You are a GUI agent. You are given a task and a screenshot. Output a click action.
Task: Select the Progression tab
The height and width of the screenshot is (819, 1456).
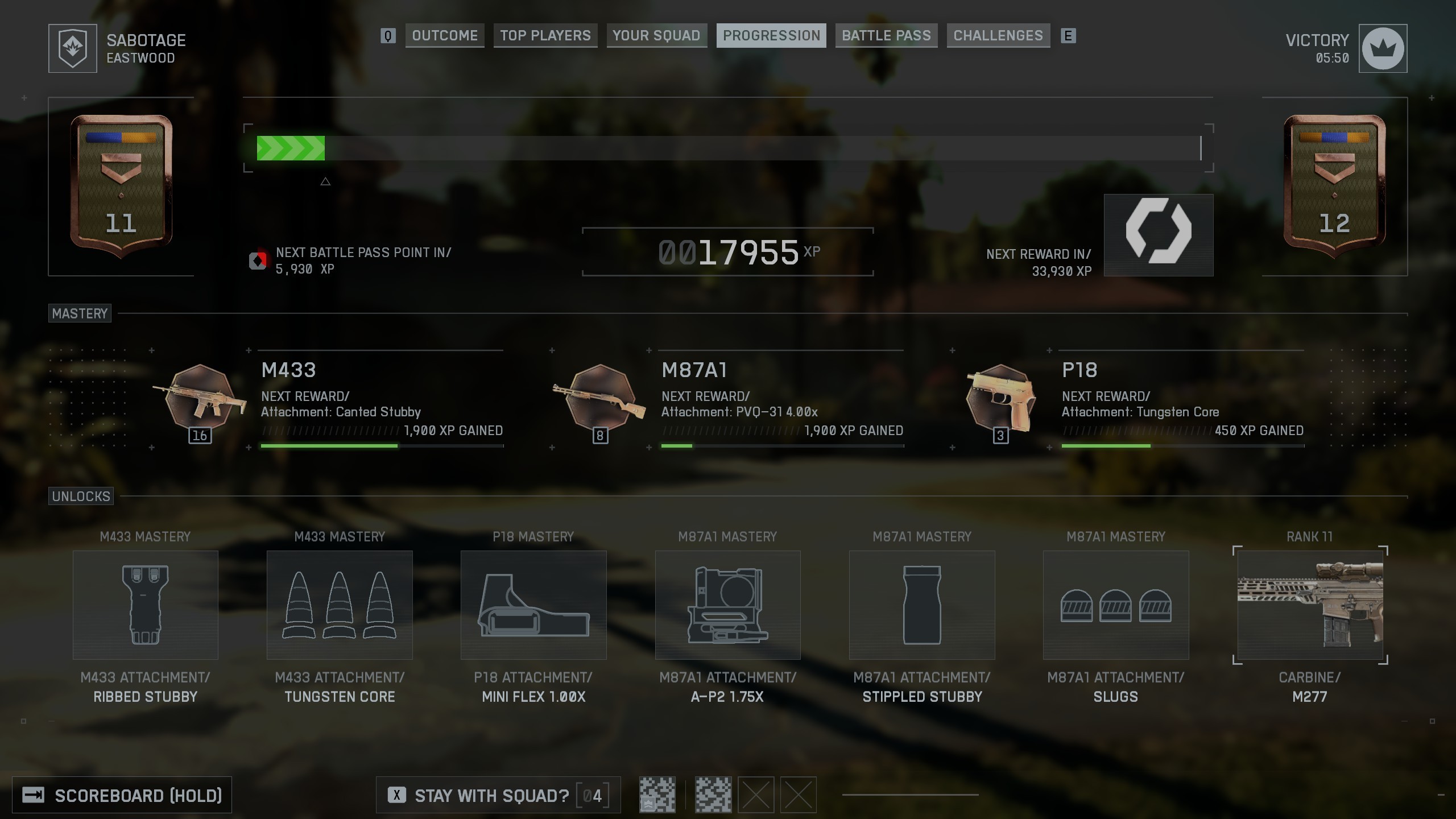point(771,36)
